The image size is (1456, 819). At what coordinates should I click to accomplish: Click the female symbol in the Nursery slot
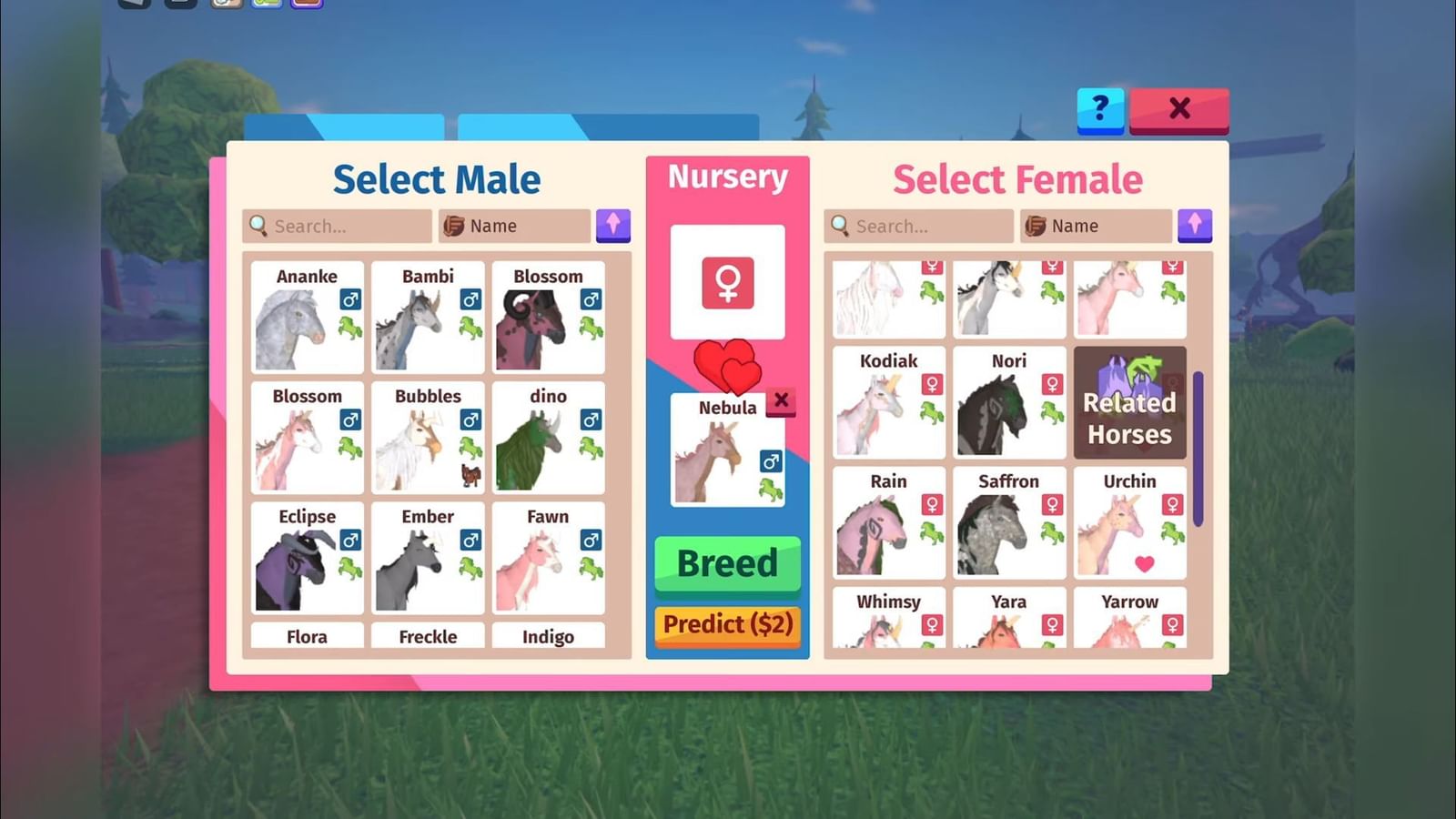[x=726, y=282]
